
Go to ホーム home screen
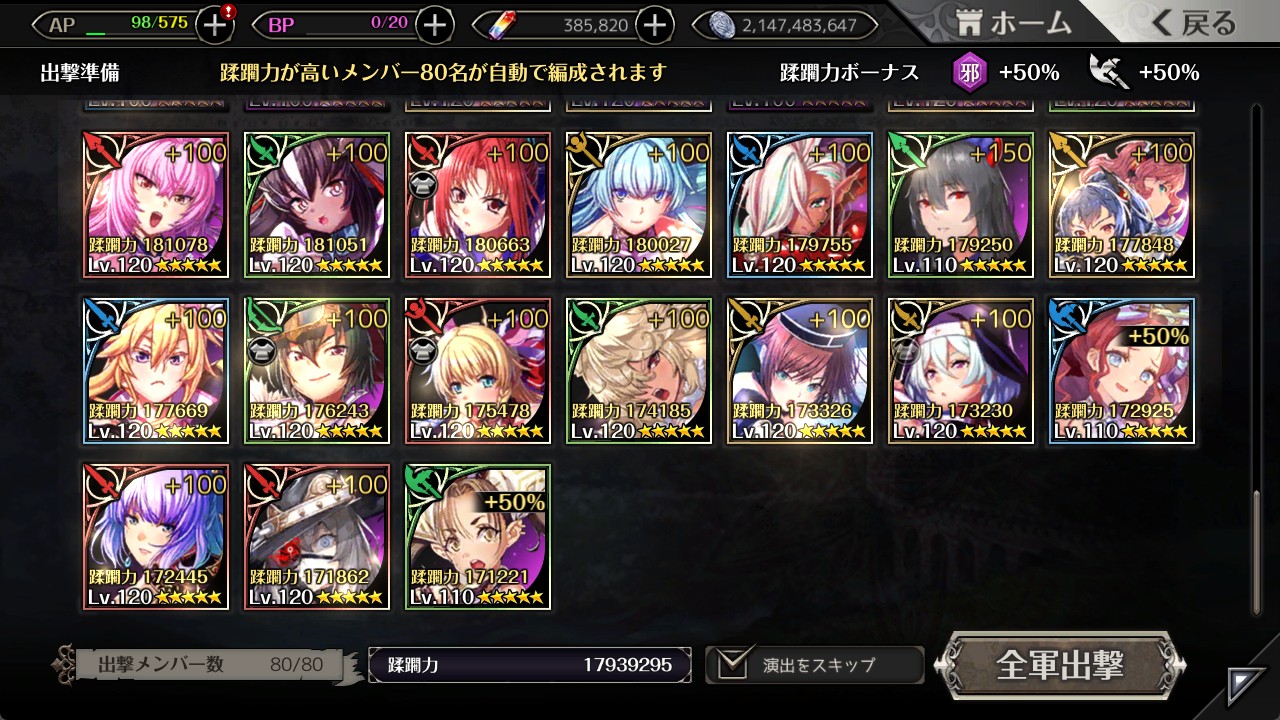[1014, 24]
